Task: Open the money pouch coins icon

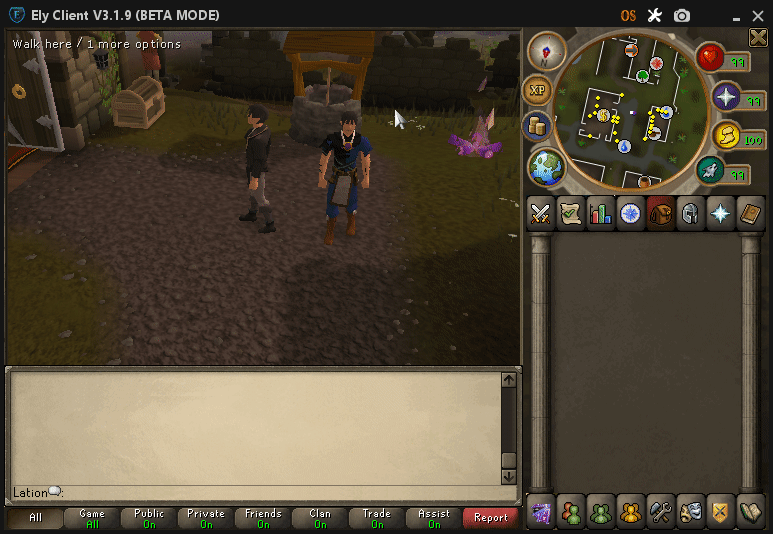Action: tap(537, 127)
